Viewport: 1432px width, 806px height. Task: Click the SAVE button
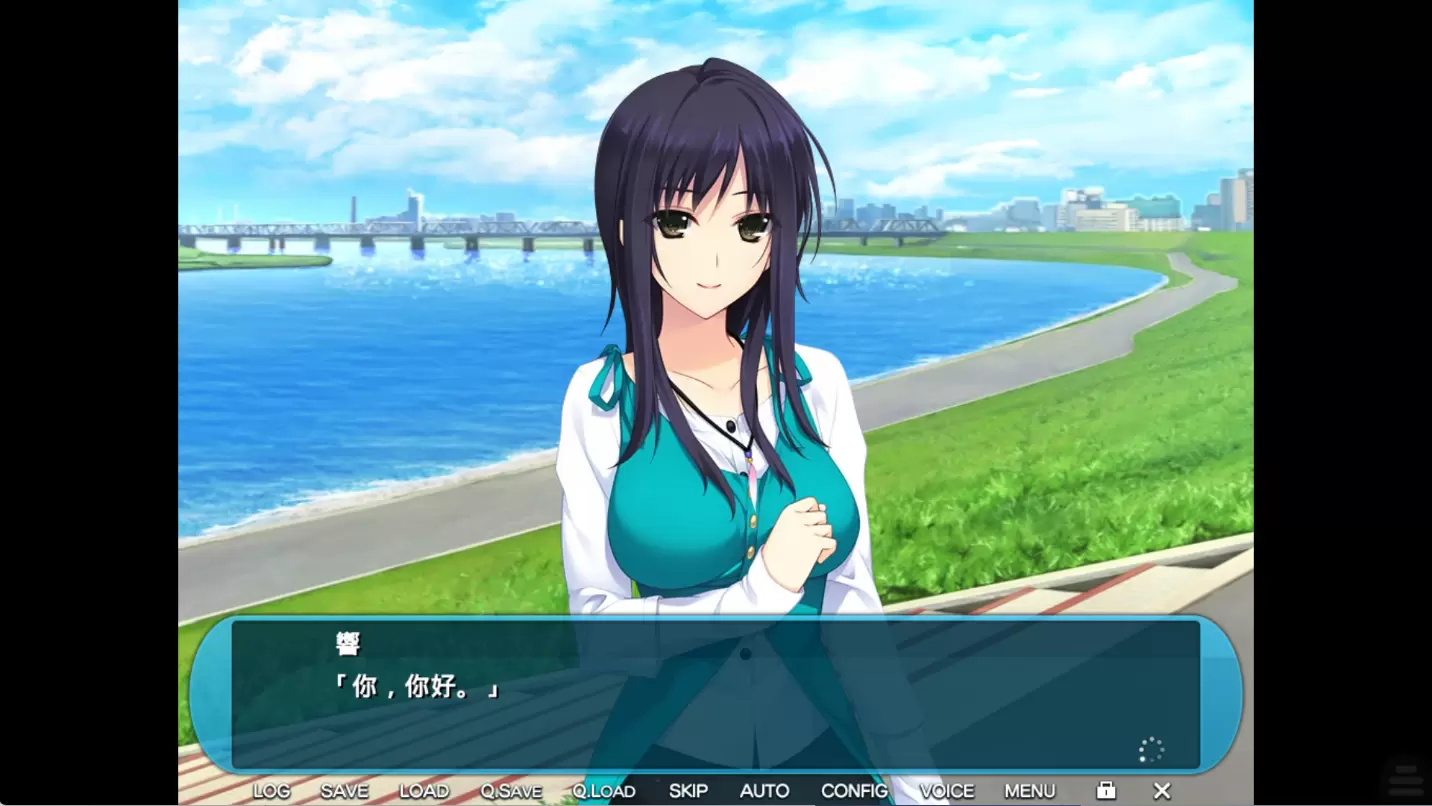(x=344, y=791)
